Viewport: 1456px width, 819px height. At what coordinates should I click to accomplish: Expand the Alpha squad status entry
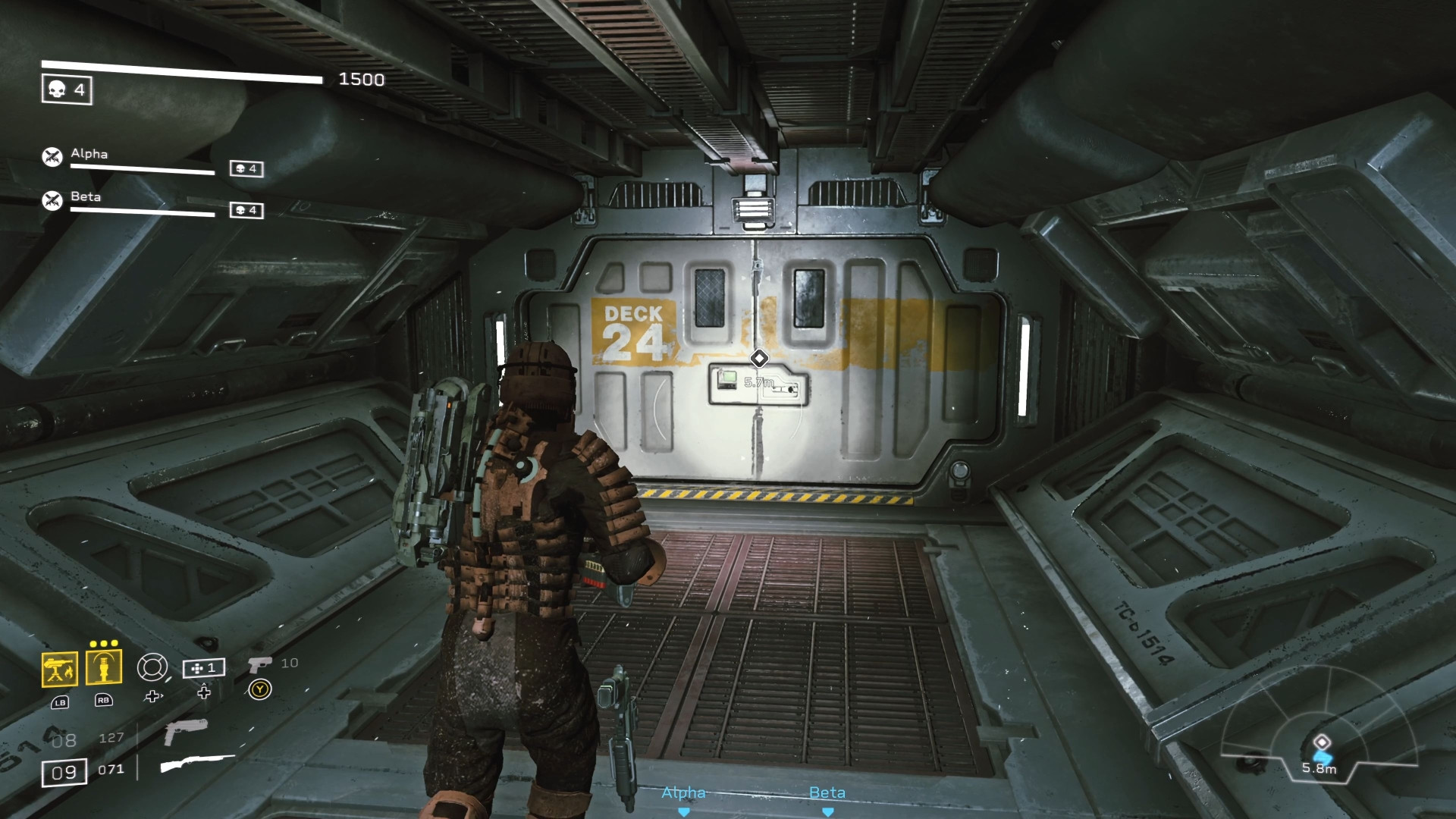pos(88,155)
